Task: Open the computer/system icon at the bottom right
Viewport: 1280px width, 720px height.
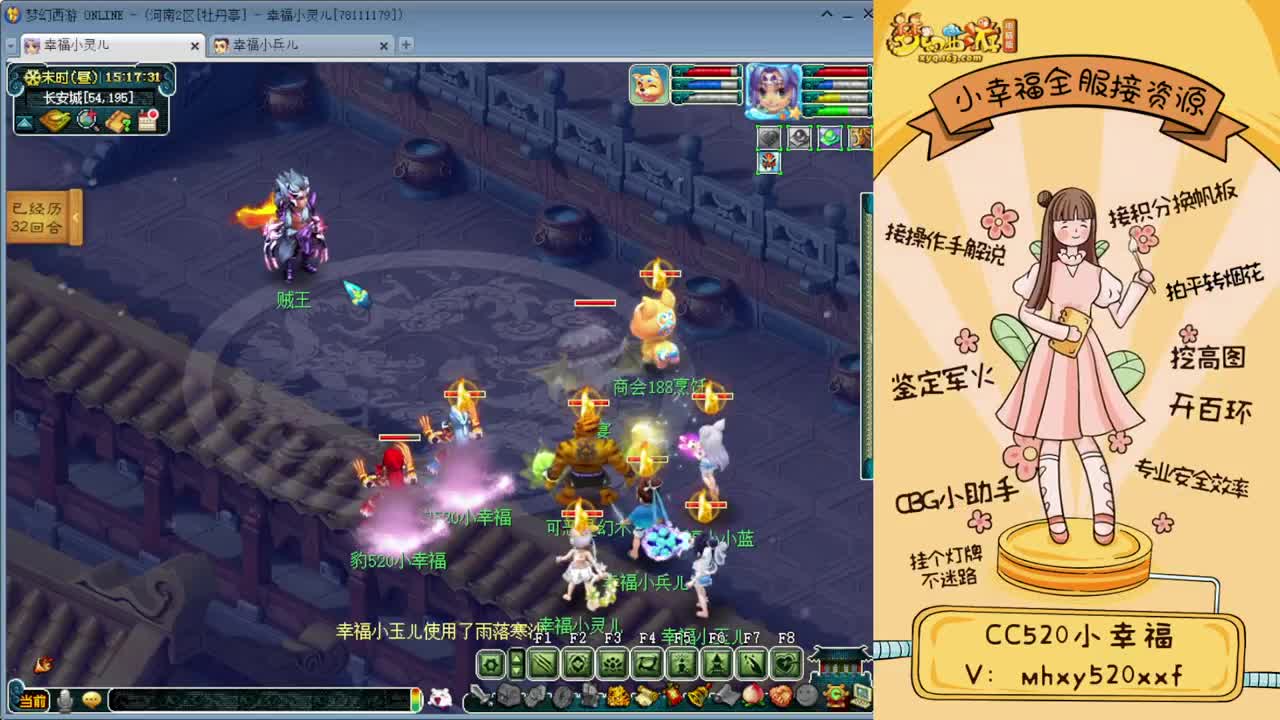Action: click(x=859, y=695)
